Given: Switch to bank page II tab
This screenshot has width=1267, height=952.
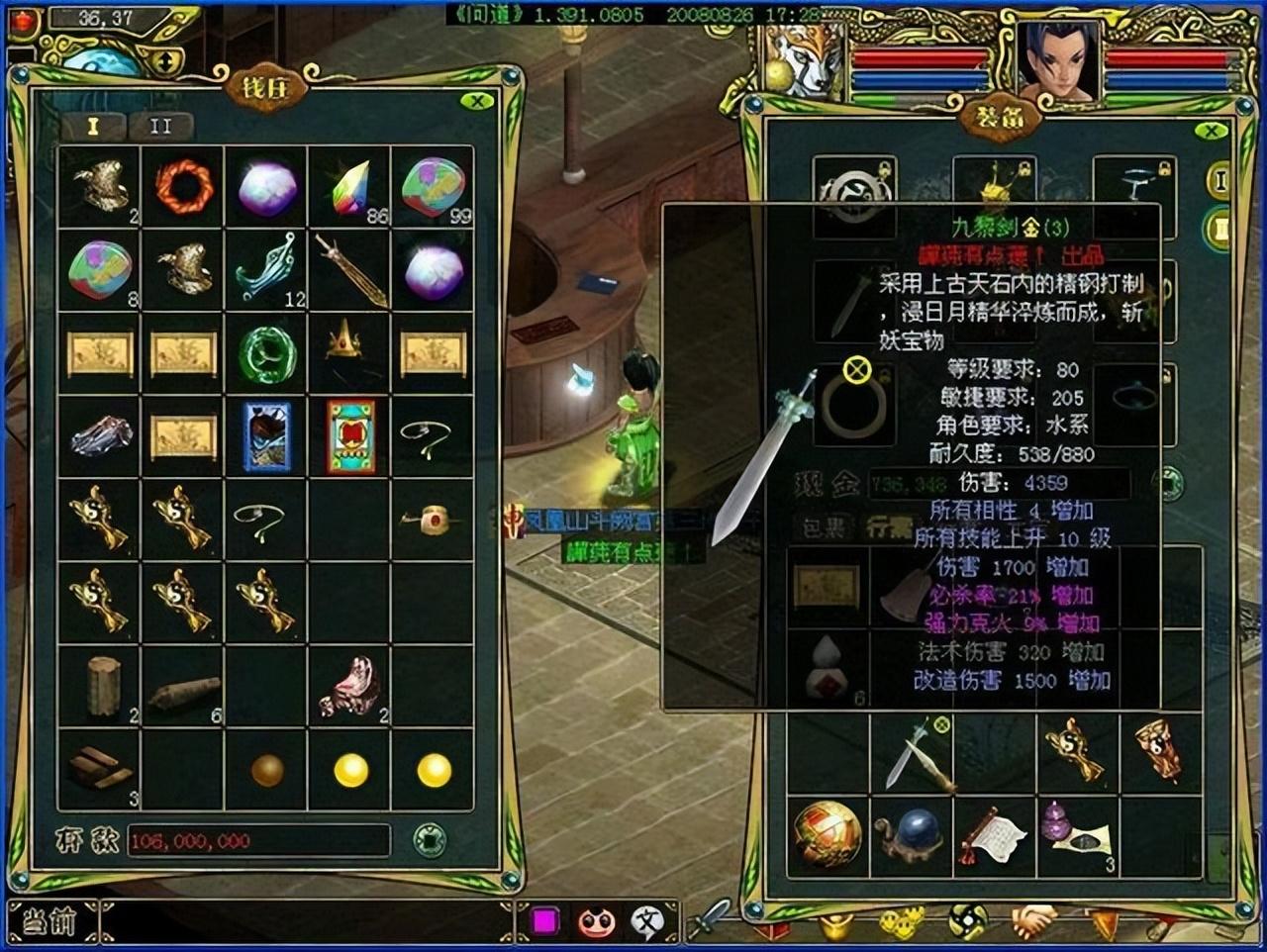Looking at the screenshot, I should (x=160, y=127).
